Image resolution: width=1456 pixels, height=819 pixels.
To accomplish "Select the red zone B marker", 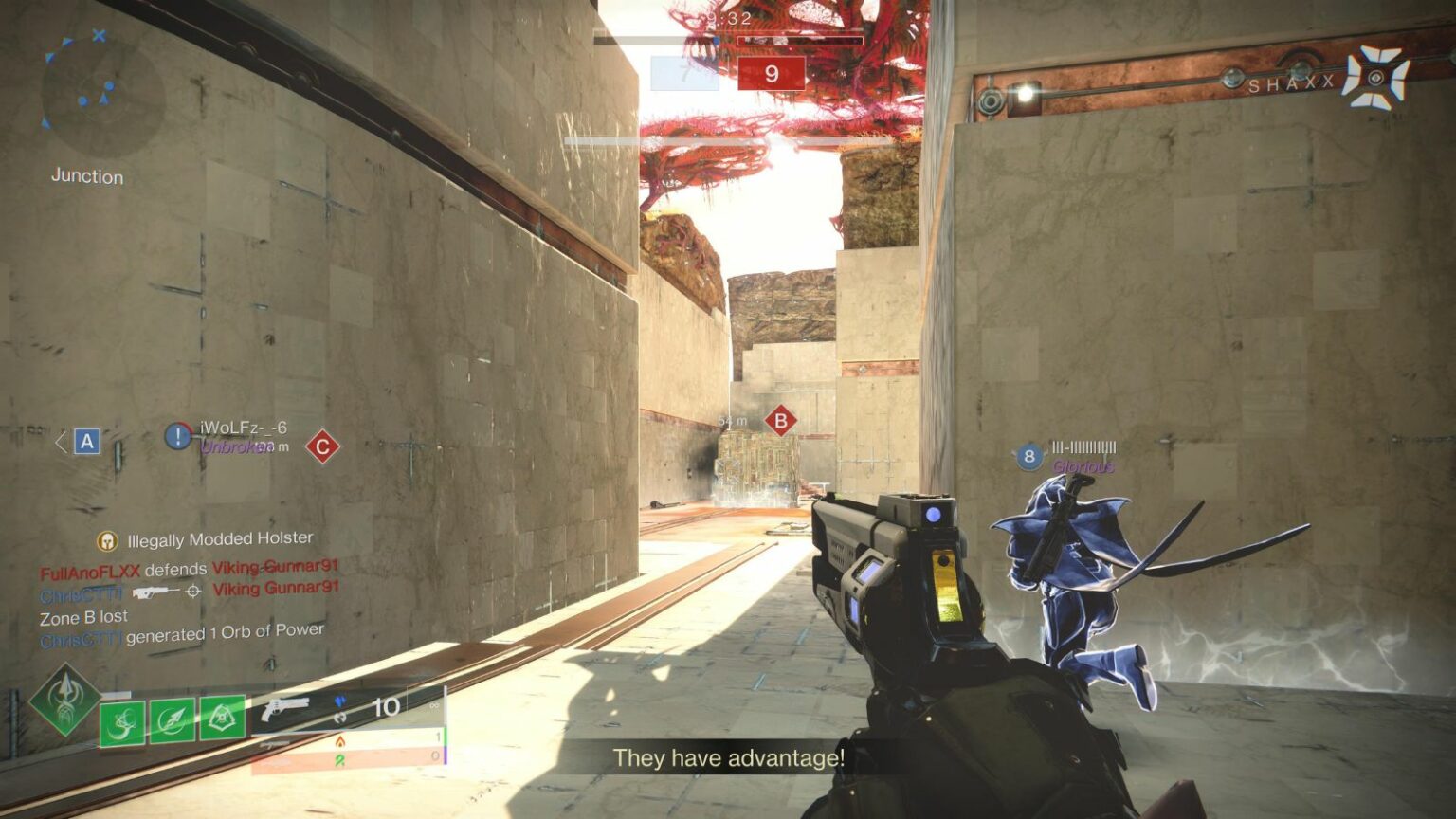I will coord(780,421).
